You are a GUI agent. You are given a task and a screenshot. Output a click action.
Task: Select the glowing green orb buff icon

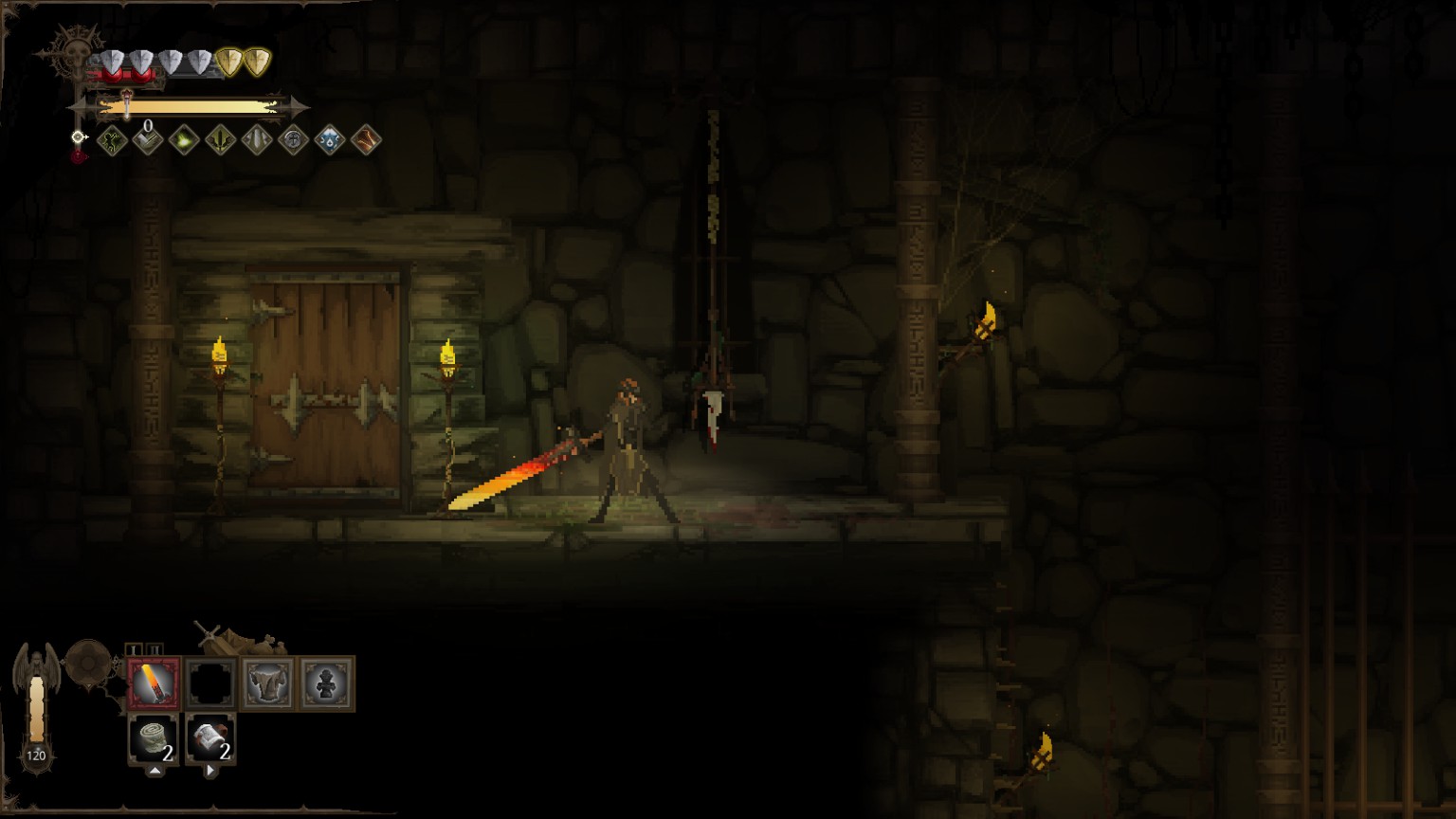click(x=184, y=141)
